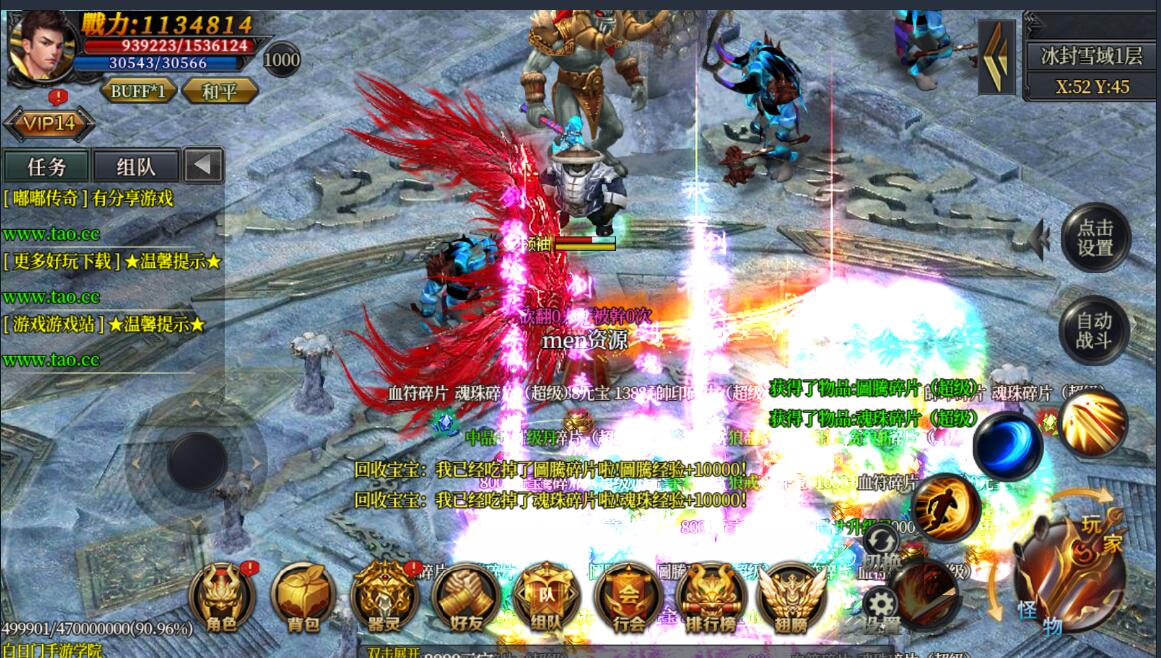Open the VIP14 privileges badge
Image resolution: width=1161 pixels, height=658 pixels.
point(49,124)
